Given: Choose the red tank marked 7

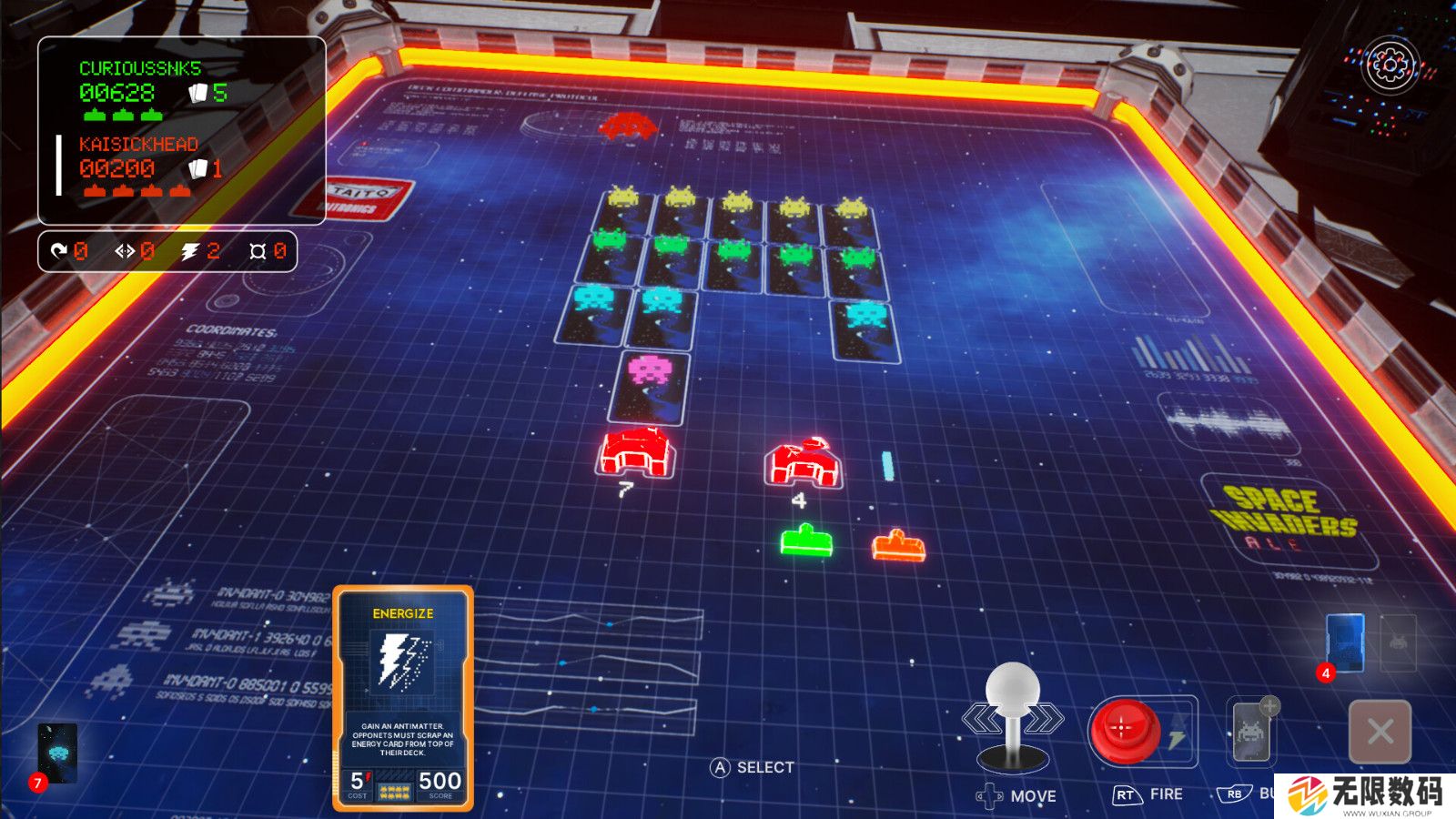Looking at the screenshot, I should (637, 452).
